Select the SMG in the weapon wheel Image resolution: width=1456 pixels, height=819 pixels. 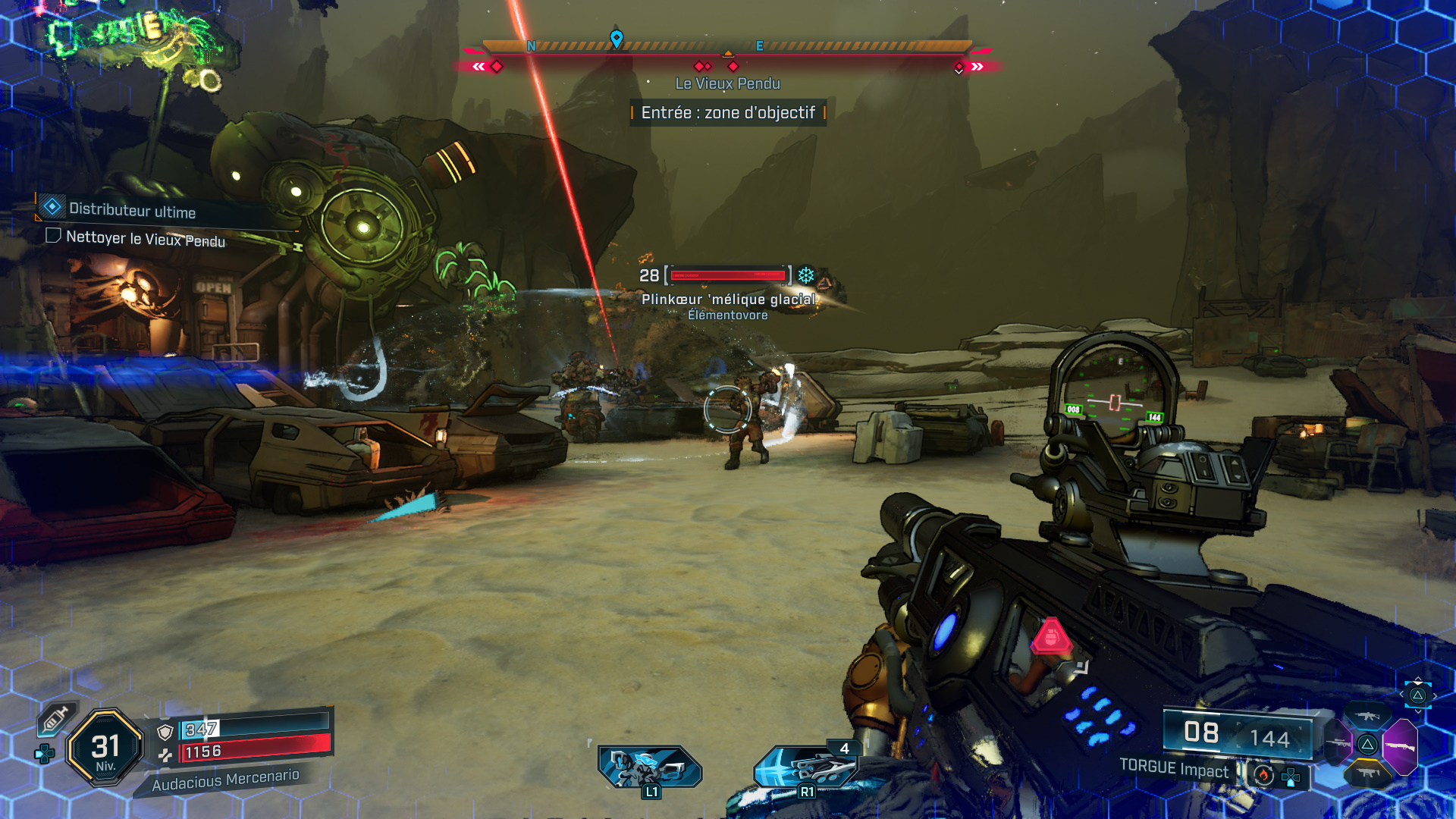1369,772
